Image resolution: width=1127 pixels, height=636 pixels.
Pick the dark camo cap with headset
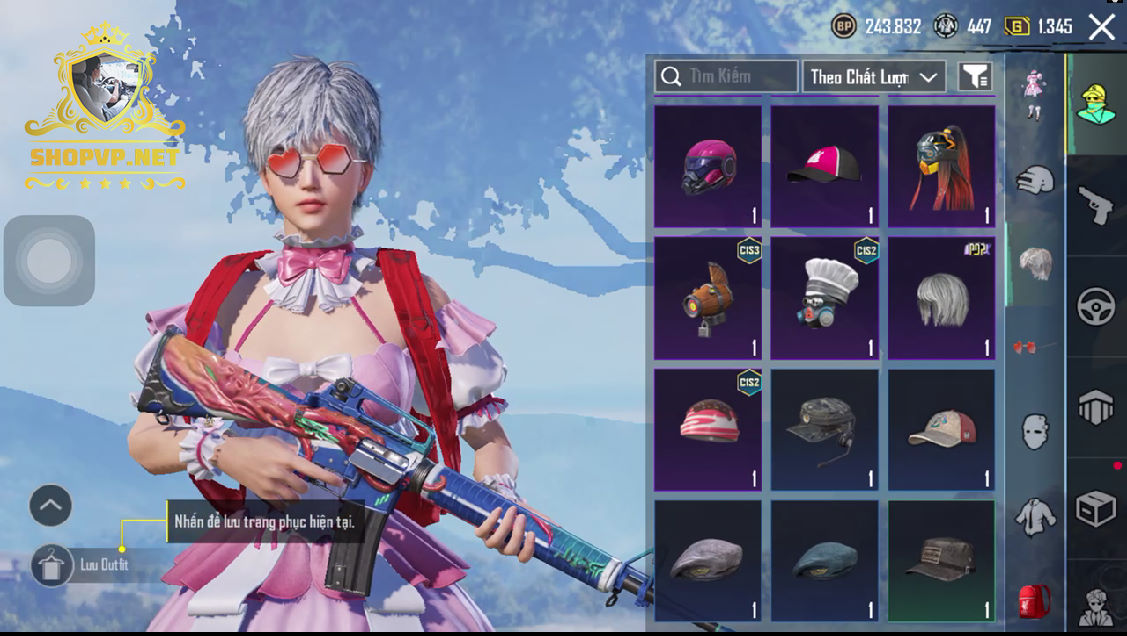825,430
